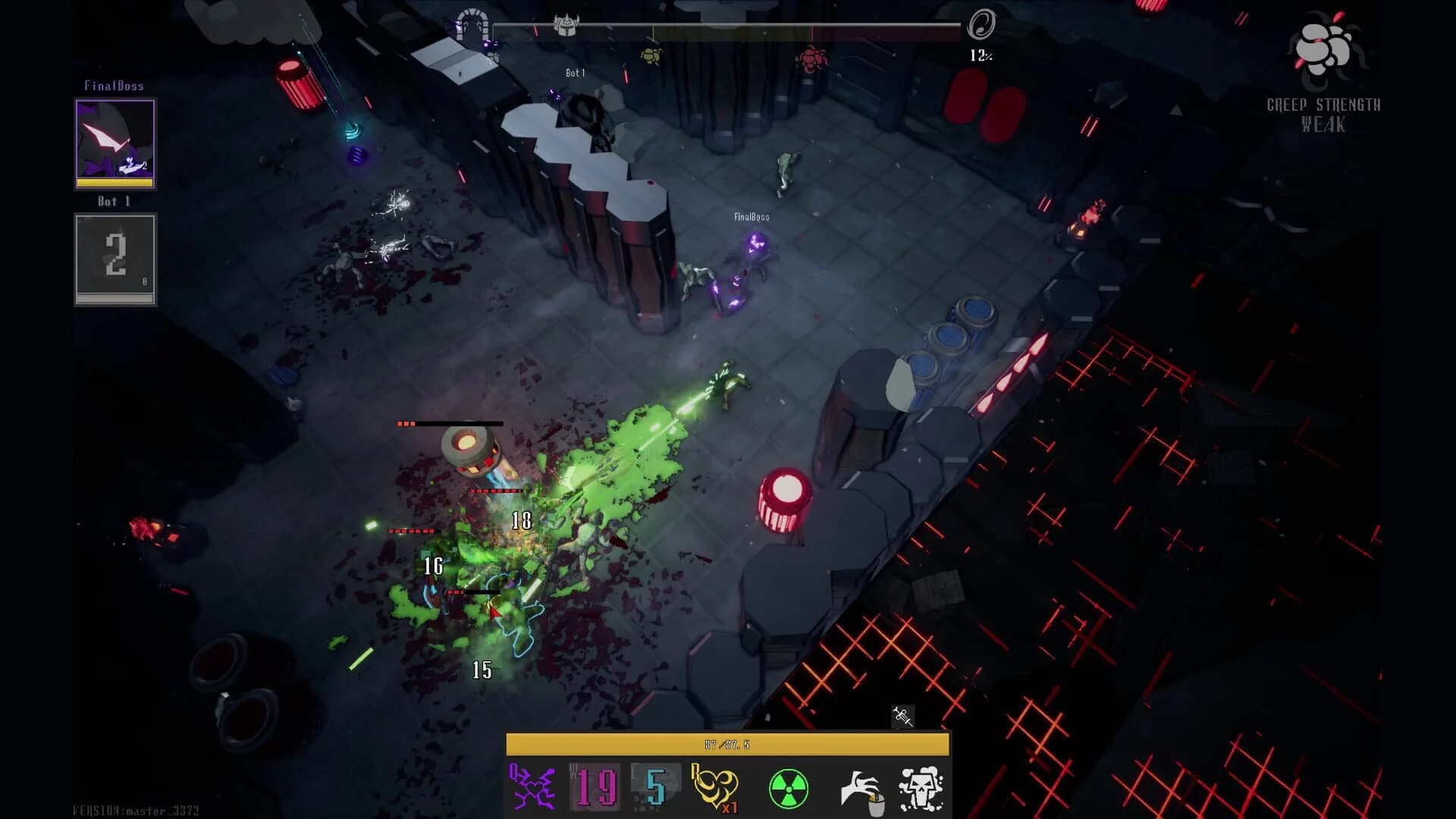Click the helmet marker on the progress bar
The width and height of the screenshot is (1456, 819).
tap(567, 24)
